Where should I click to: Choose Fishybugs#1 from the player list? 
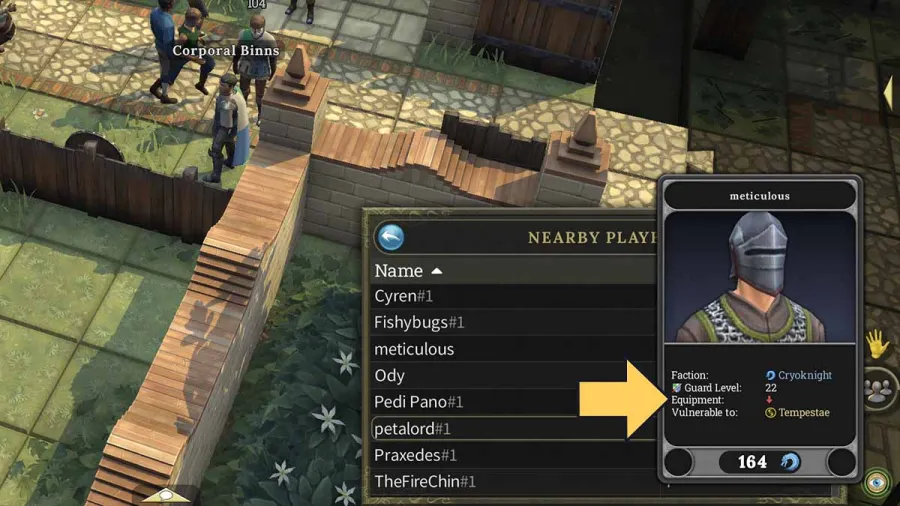419,322
